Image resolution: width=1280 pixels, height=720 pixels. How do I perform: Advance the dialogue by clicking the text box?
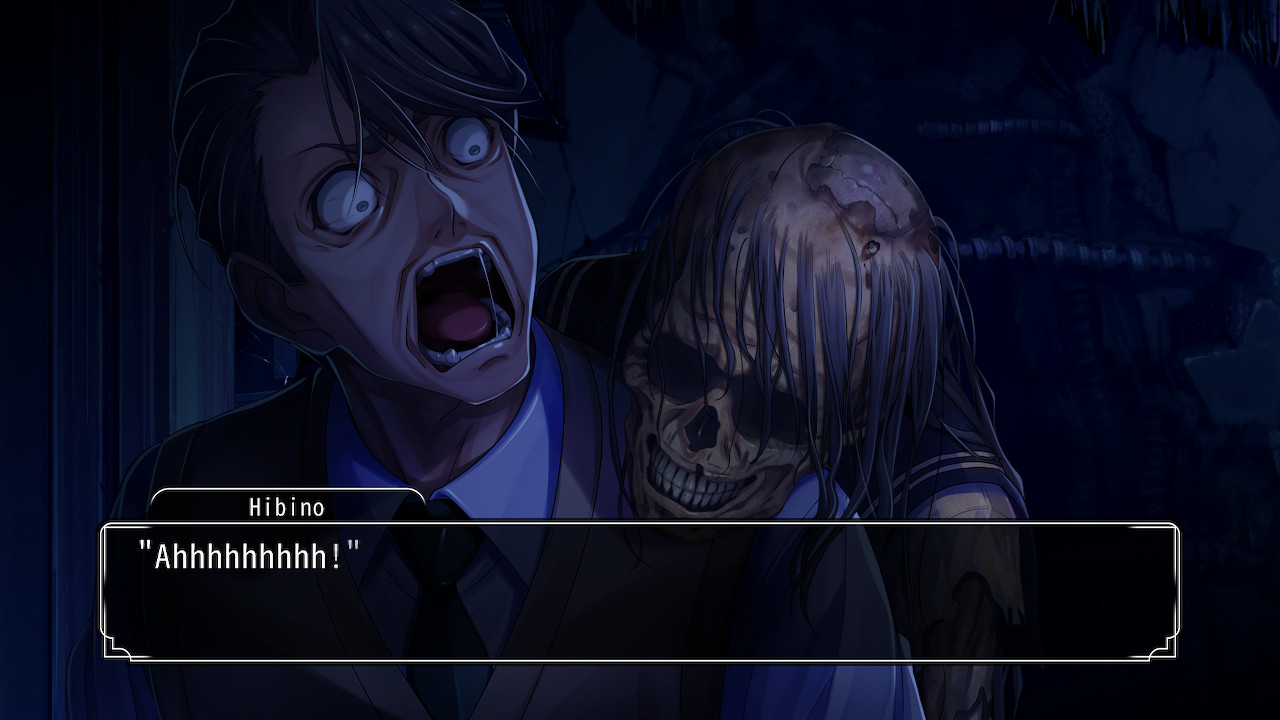640,591
